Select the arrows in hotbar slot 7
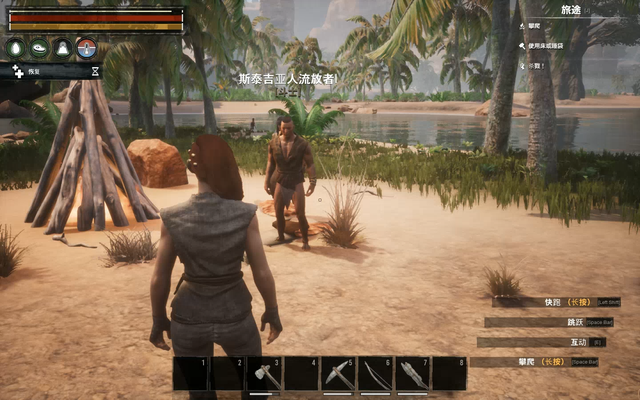640x400 pixels. click(x=412, y=374)
